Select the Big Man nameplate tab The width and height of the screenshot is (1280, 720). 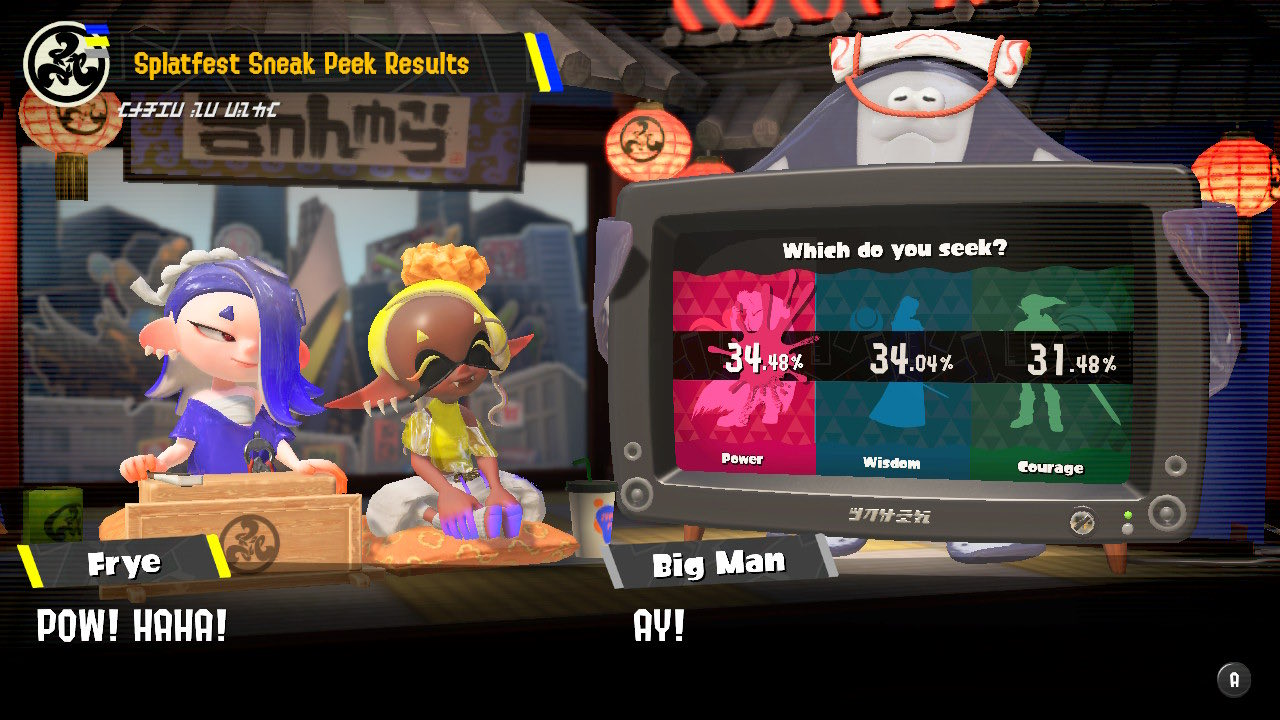(720, 564)
